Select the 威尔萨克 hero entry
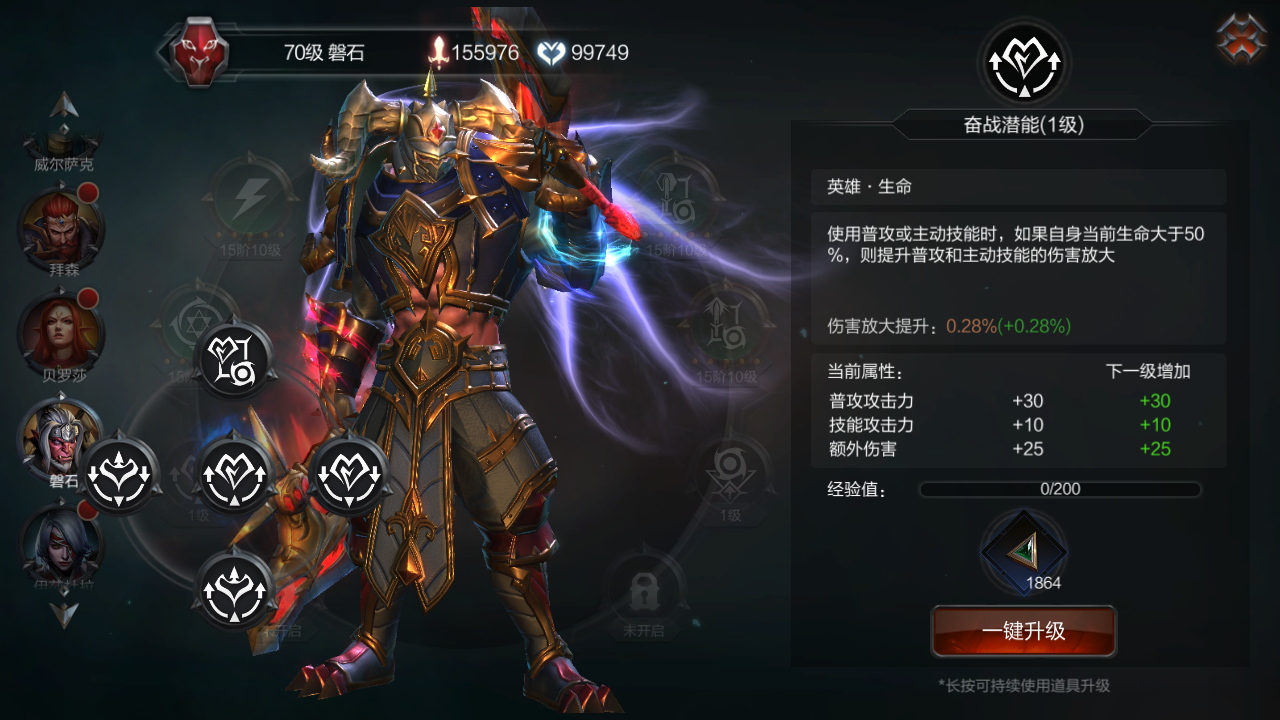The width and height of the screenshot is (1280, 720). [64, 150]
